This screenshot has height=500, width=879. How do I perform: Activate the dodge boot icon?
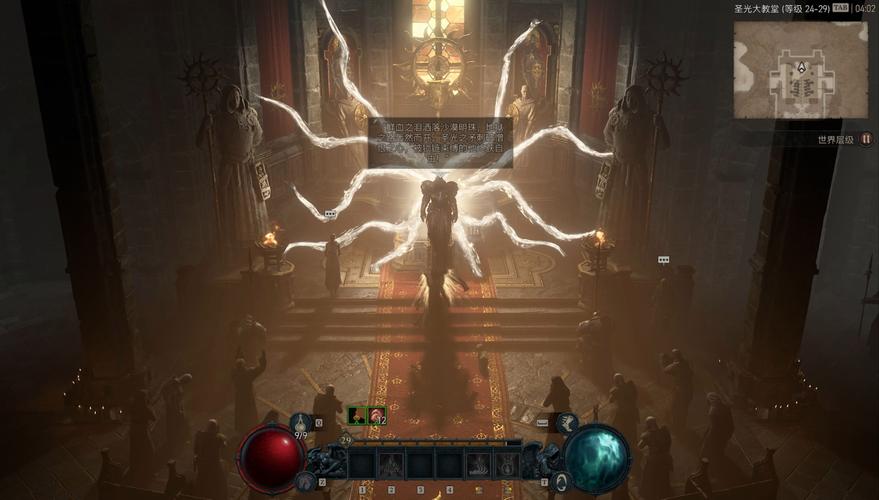pos(566,423)
